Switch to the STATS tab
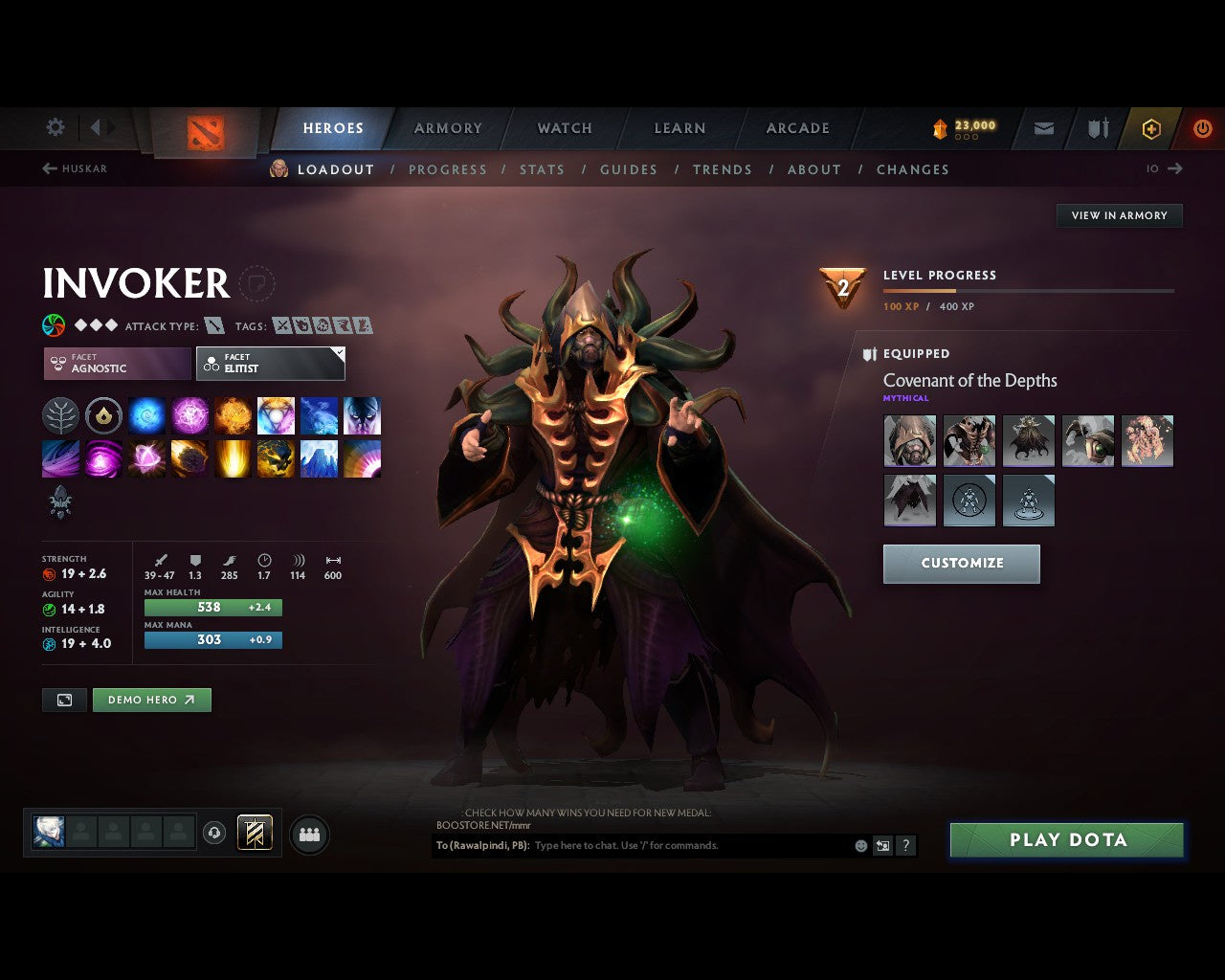 [x=542, y=169]
